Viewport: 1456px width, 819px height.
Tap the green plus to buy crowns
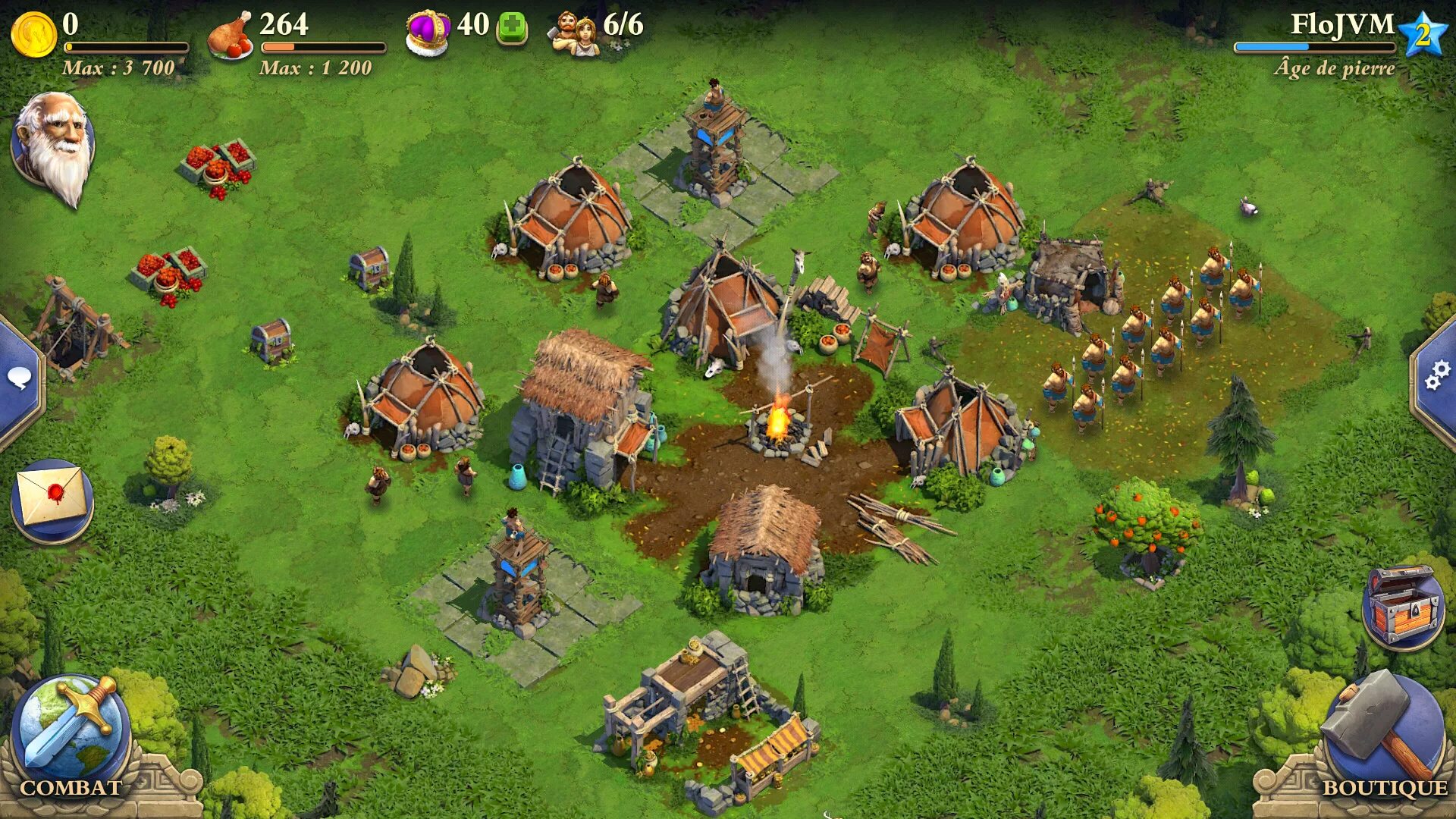[x=512, y=29]
